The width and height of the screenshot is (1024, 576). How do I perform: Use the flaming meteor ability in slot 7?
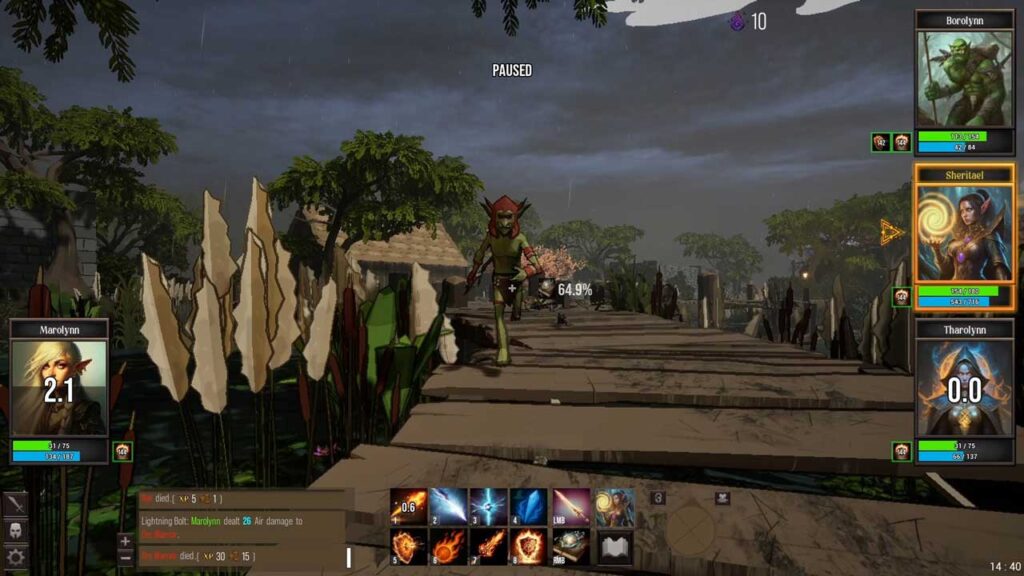click(x=488, y=547)
